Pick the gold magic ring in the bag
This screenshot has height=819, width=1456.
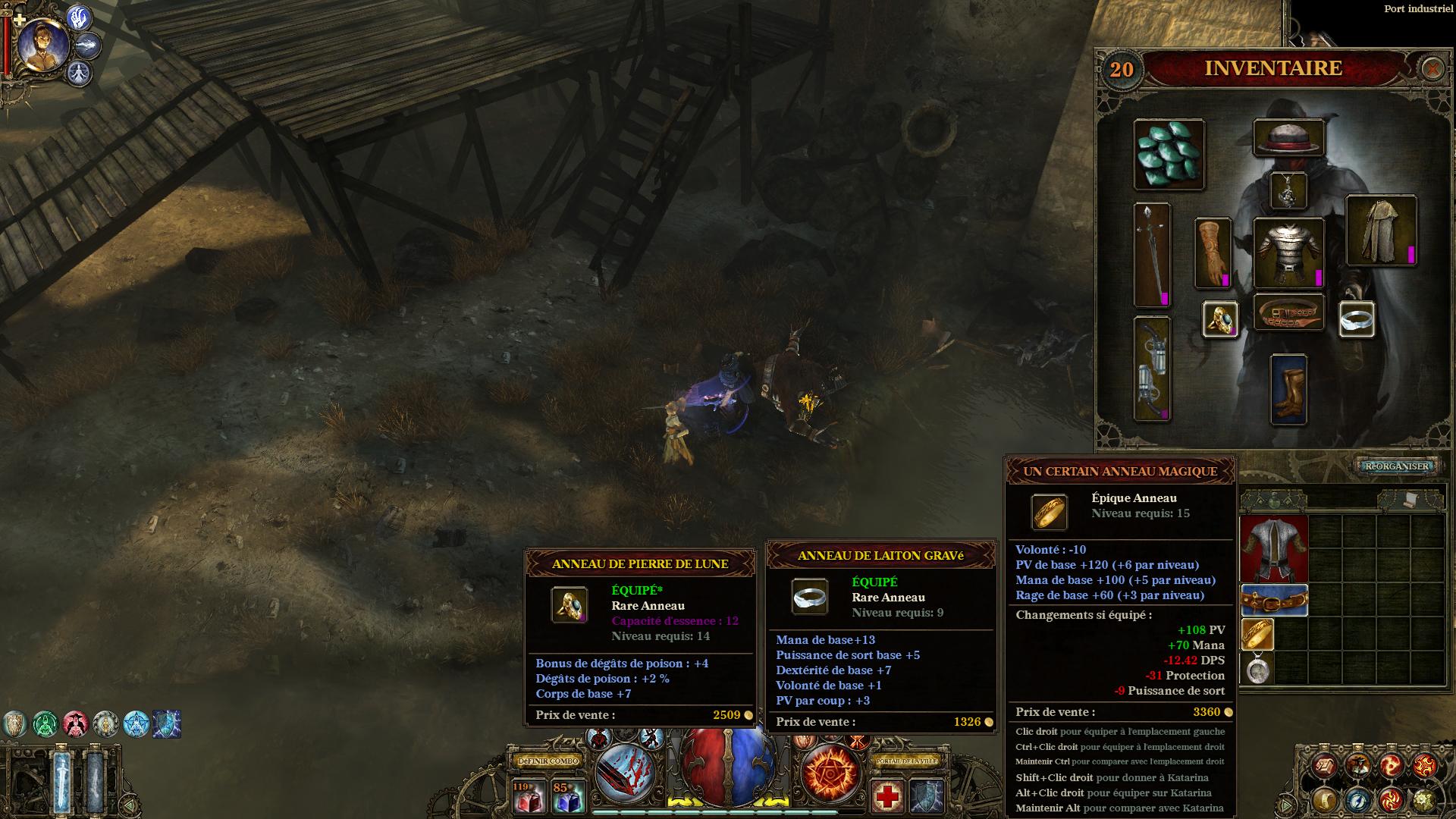1257,634
